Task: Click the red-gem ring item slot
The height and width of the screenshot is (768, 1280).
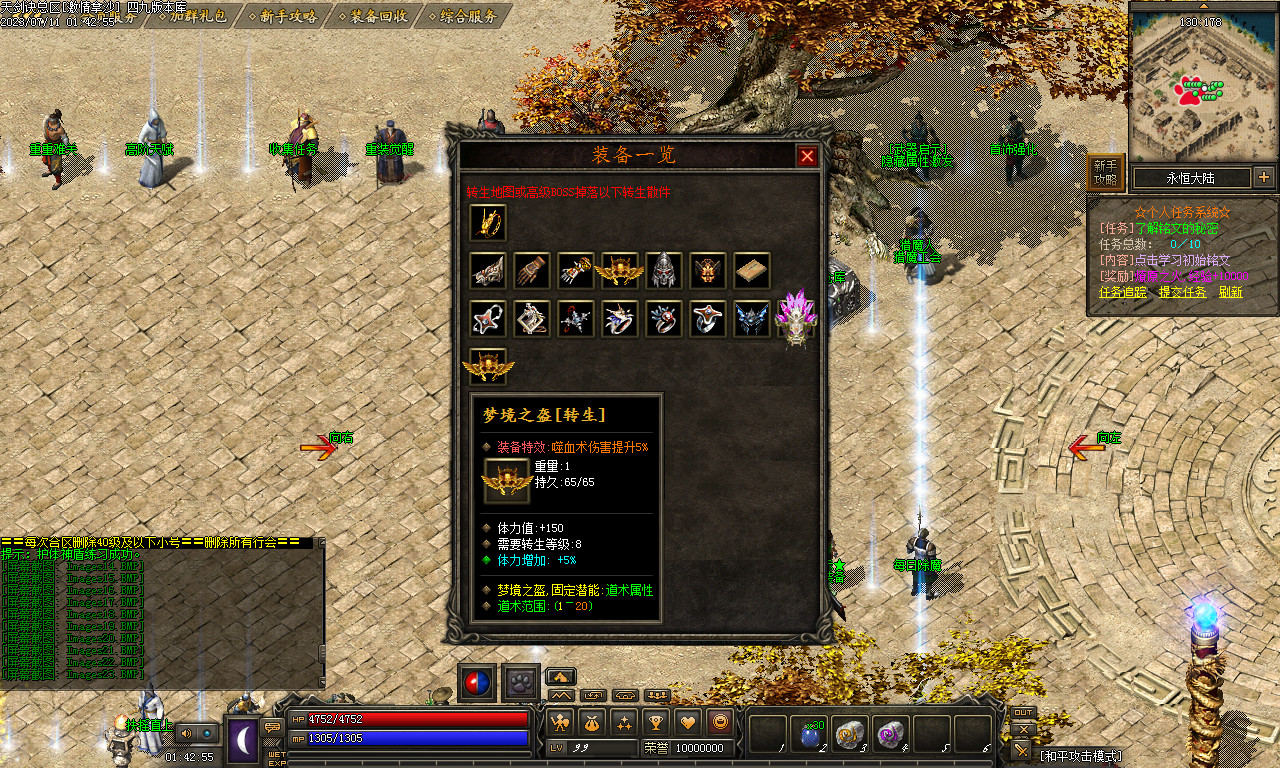Action: [664, 319]
